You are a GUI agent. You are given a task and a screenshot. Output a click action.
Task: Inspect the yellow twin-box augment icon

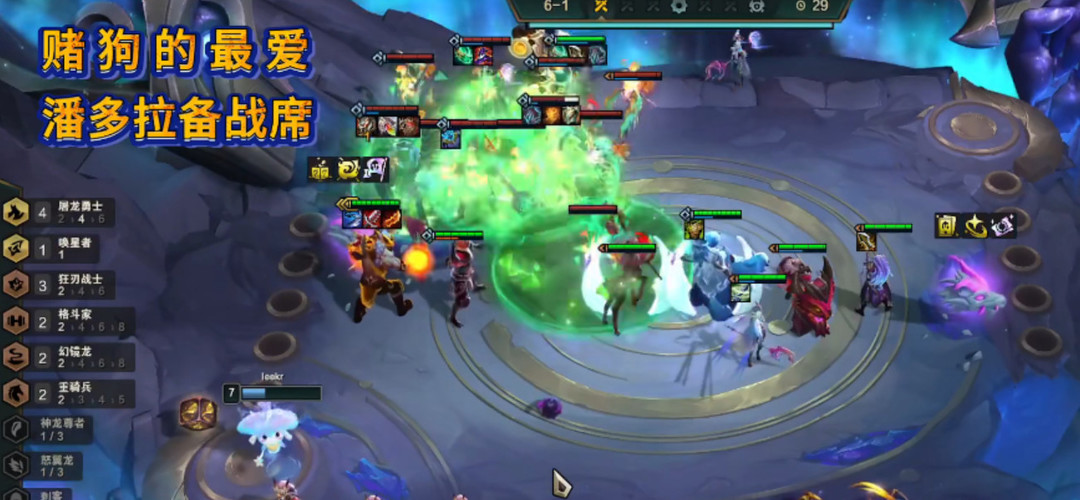(320, 169)
